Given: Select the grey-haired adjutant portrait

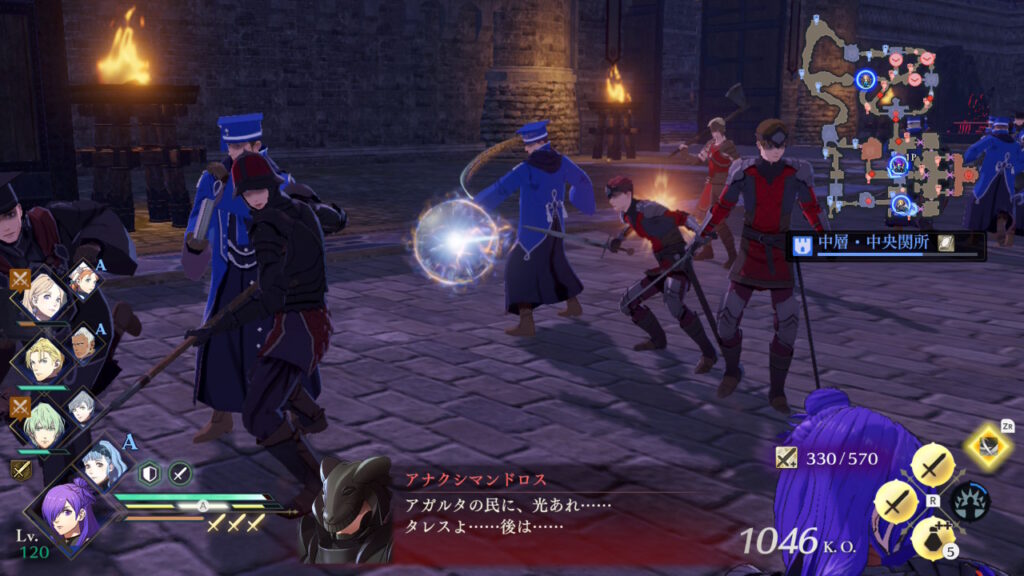Looking at the screenshot, I should (84, 405).
